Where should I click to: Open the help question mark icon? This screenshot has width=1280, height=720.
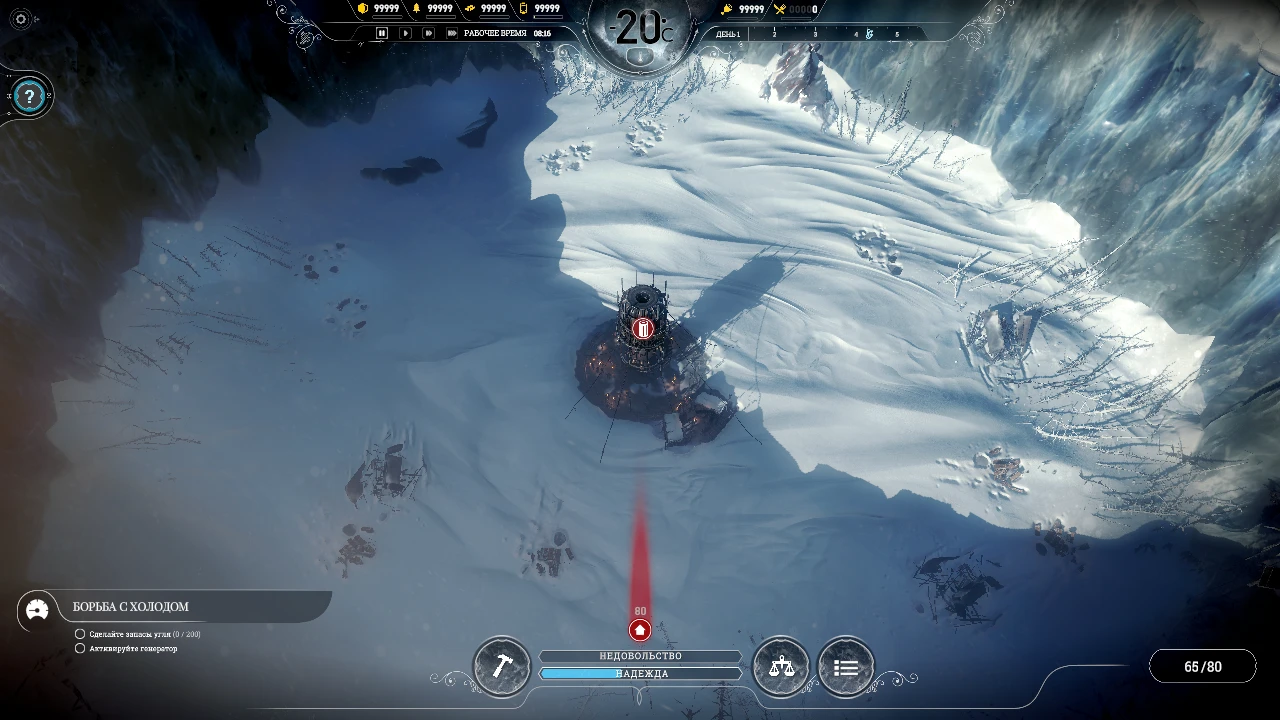[x=28, y=96]
